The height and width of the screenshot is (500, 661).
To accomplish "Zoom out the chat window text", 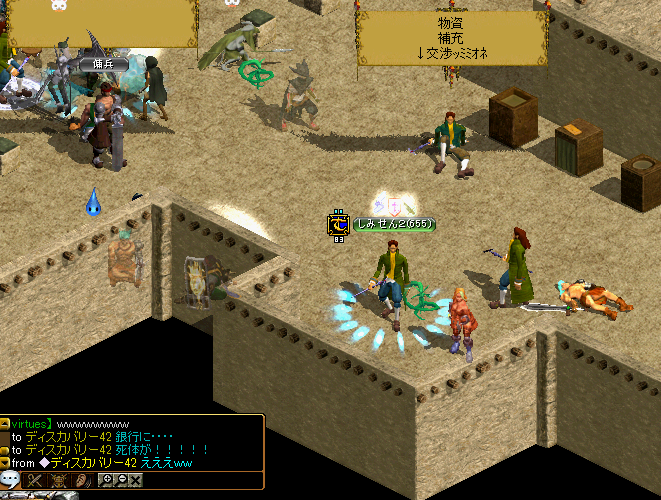I will [x=121, y=481].
